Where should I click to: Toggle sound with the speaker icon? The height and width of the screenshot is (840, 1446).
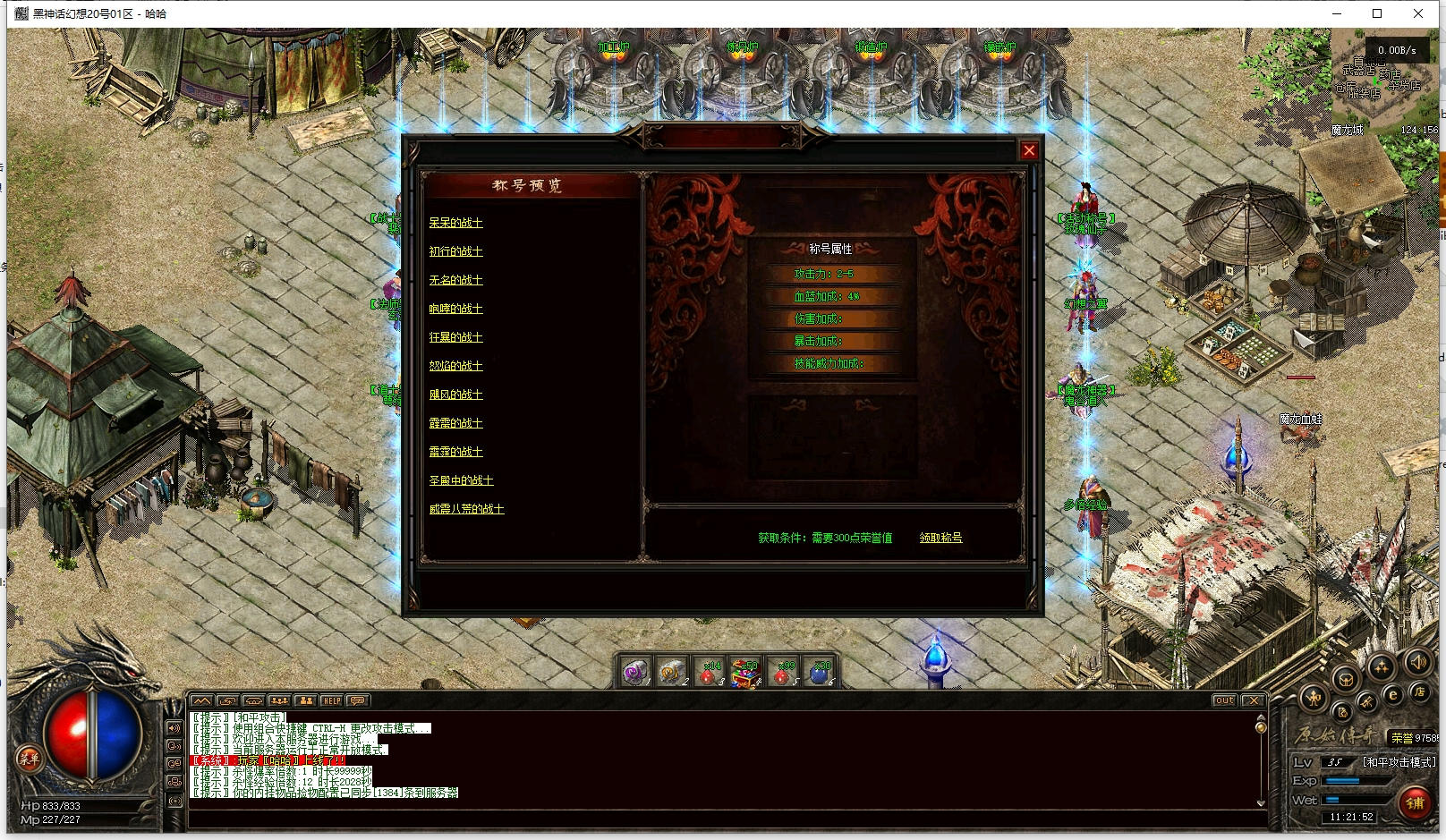point(1417,663)
